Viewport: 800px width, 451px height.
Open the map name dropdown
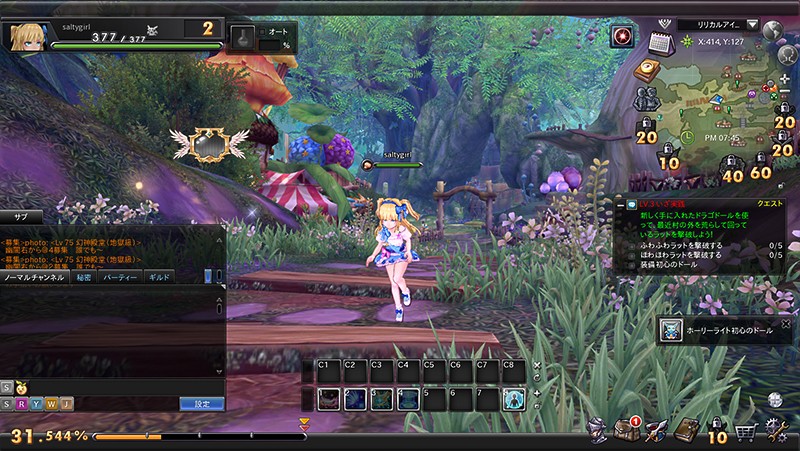coord(752,24)
